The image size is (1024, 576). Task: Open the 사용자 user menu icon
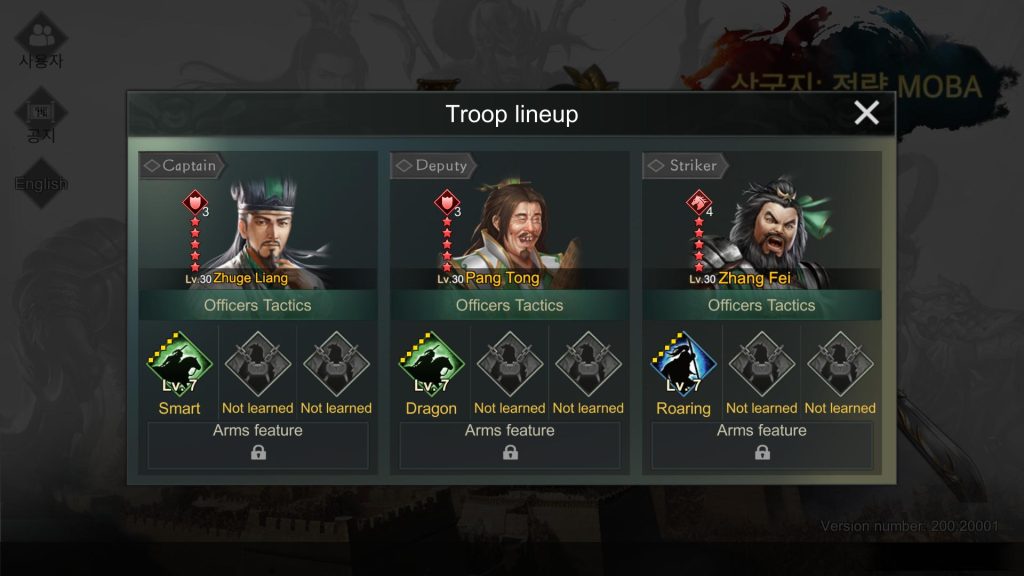(41, 40)
